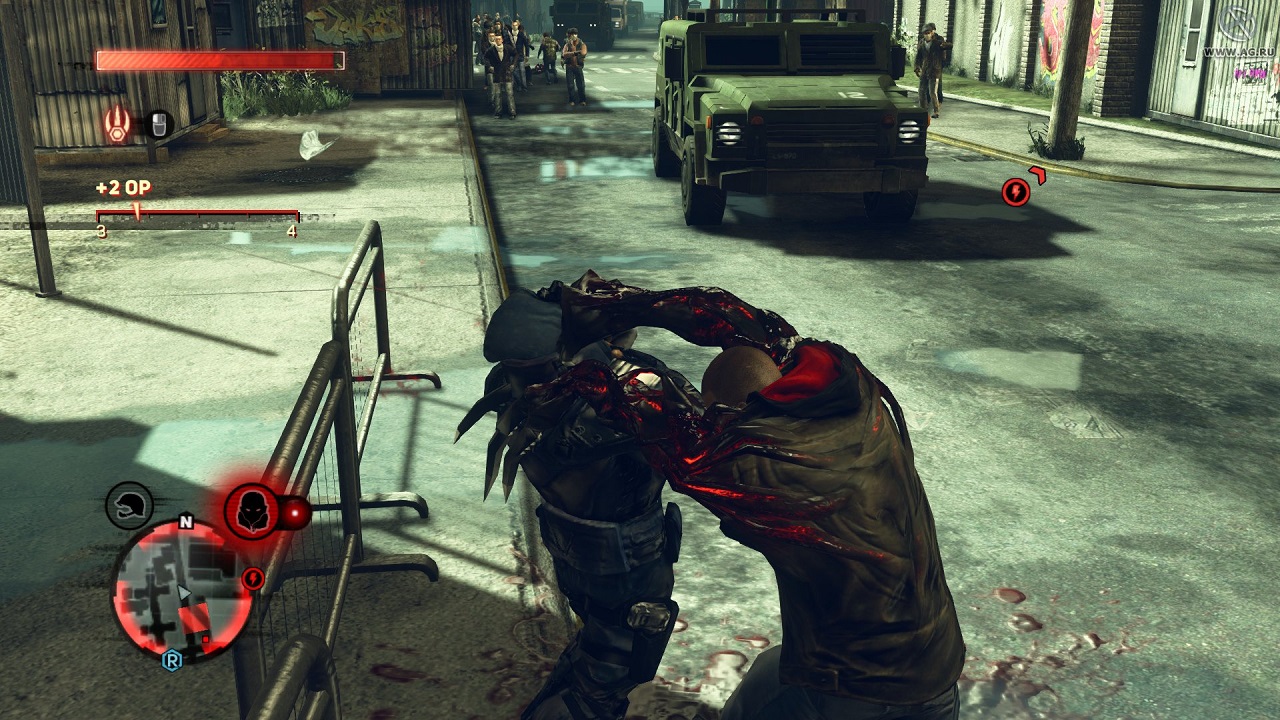
Task: Select the lightning marker on minimap edge
Action: [x=253, y=578]
